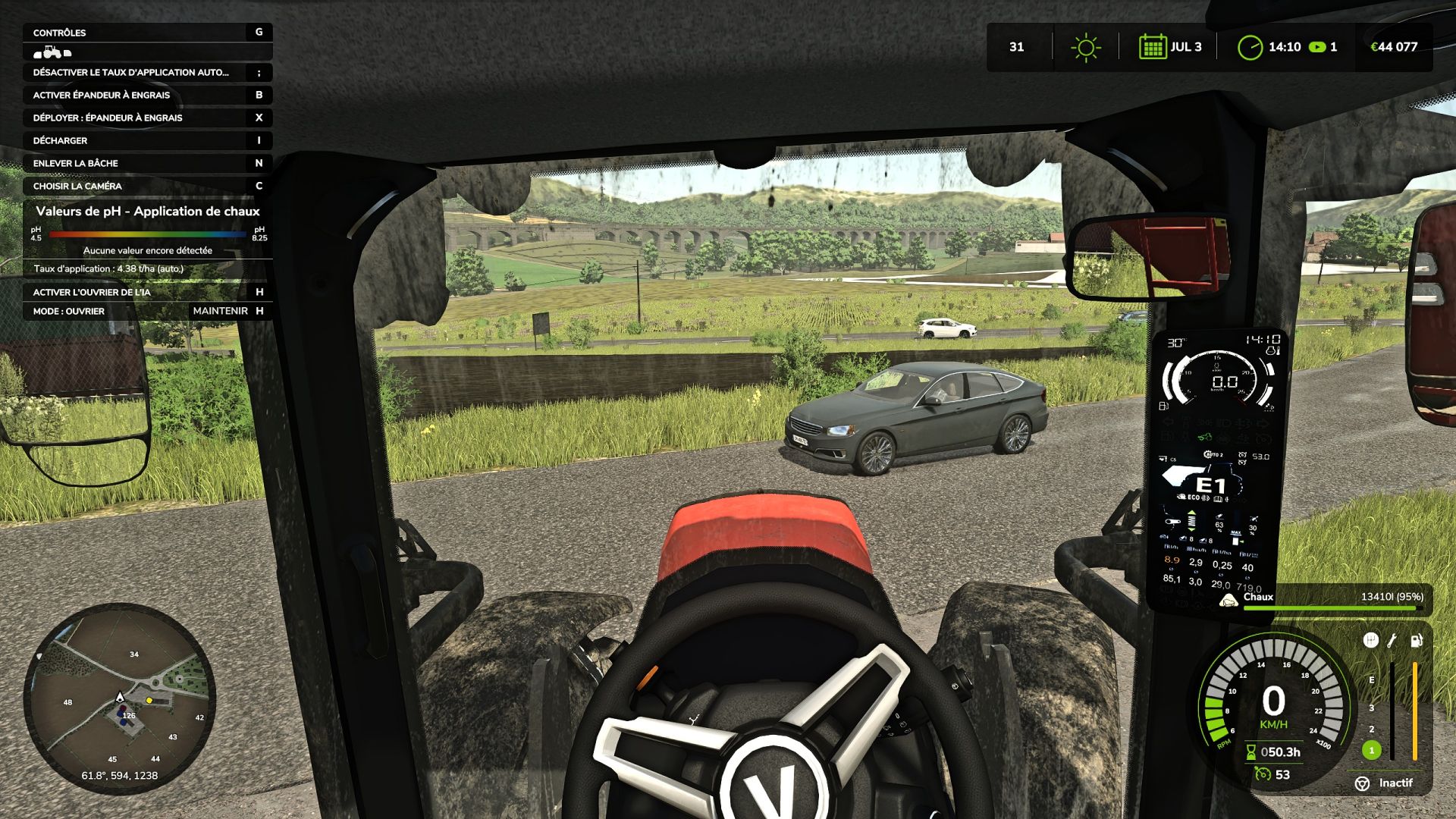Click the wrench damage icon
The width and height of the screenshot is (1456, 819).
click(1392, 641)
